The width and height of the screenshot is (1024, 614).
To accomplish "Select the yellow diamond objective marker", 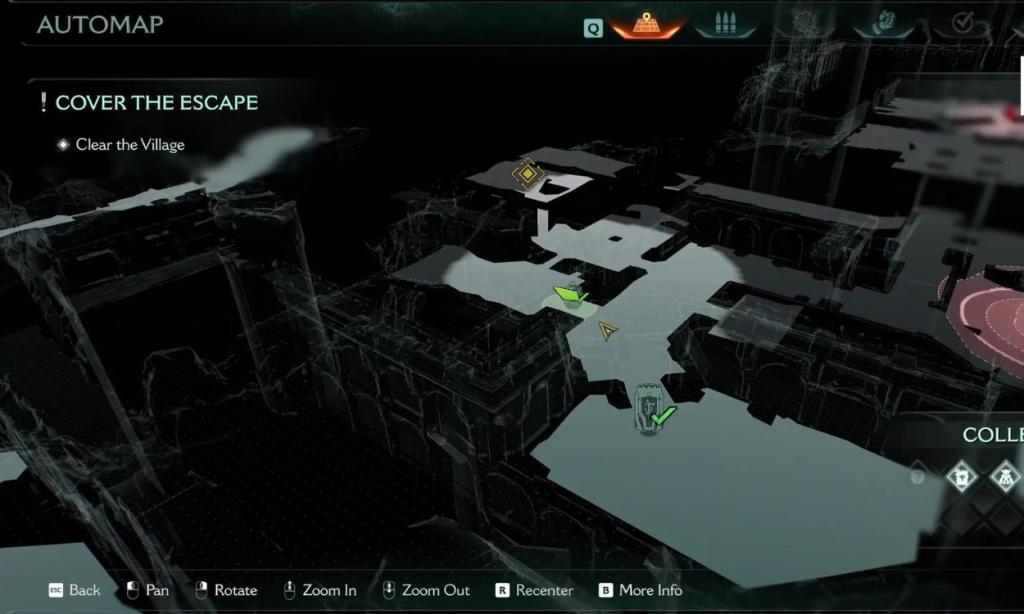I will (x=527, y=175).
